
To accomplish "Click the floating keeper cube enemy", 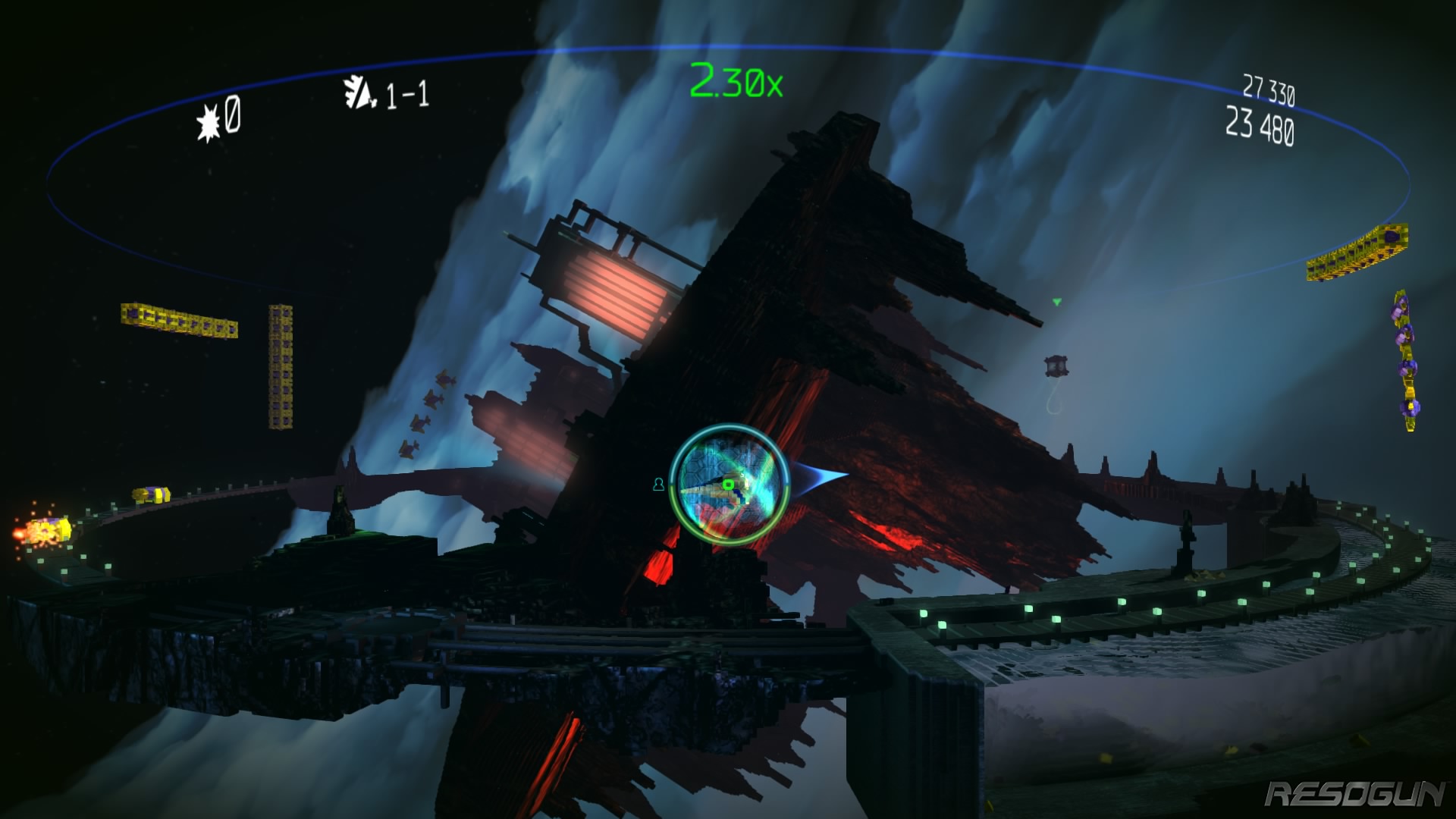I will (1054, 366).
